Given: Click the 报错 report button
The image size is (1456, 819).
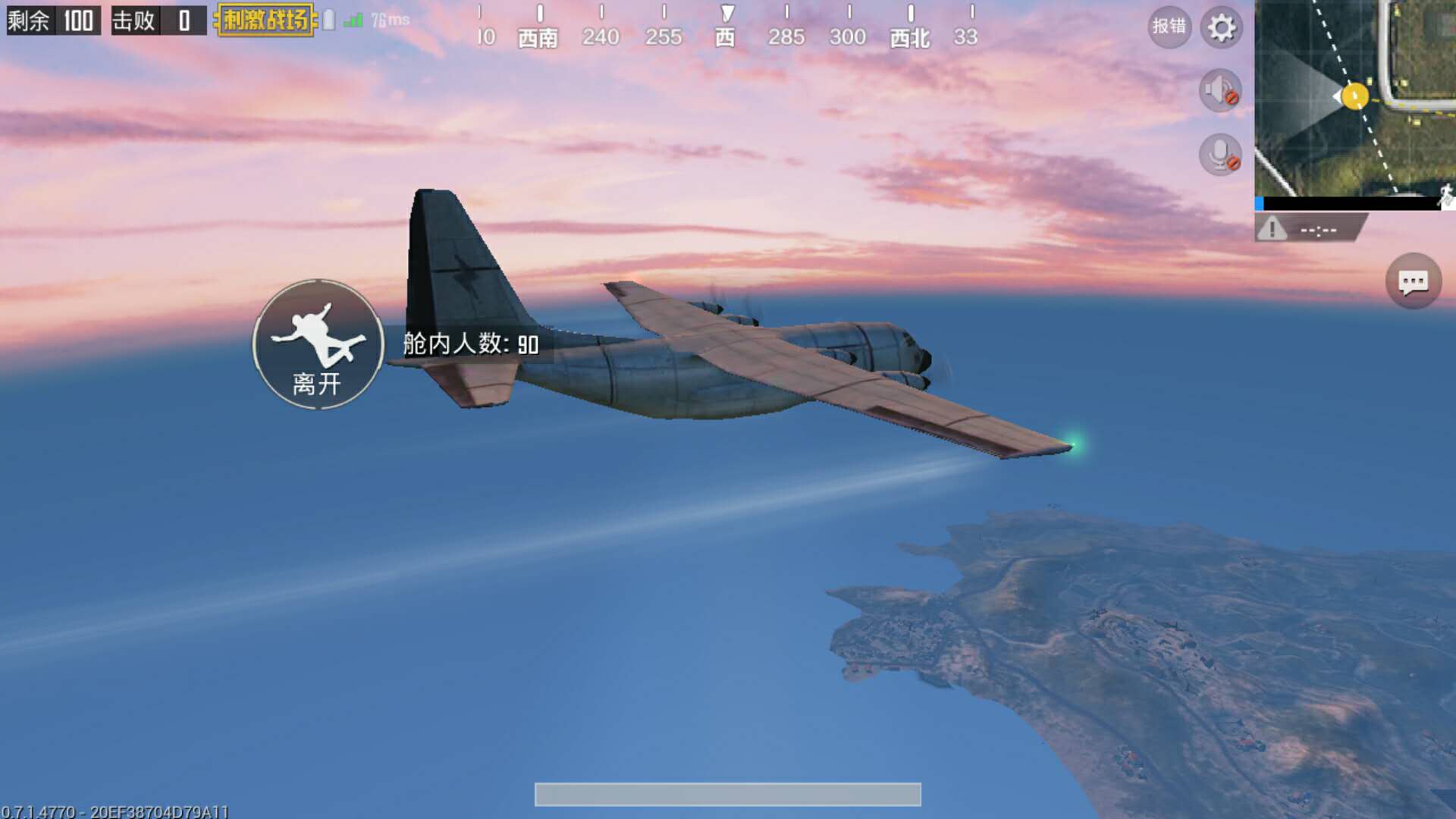Looking at the screenshot, I should 1169,27.
